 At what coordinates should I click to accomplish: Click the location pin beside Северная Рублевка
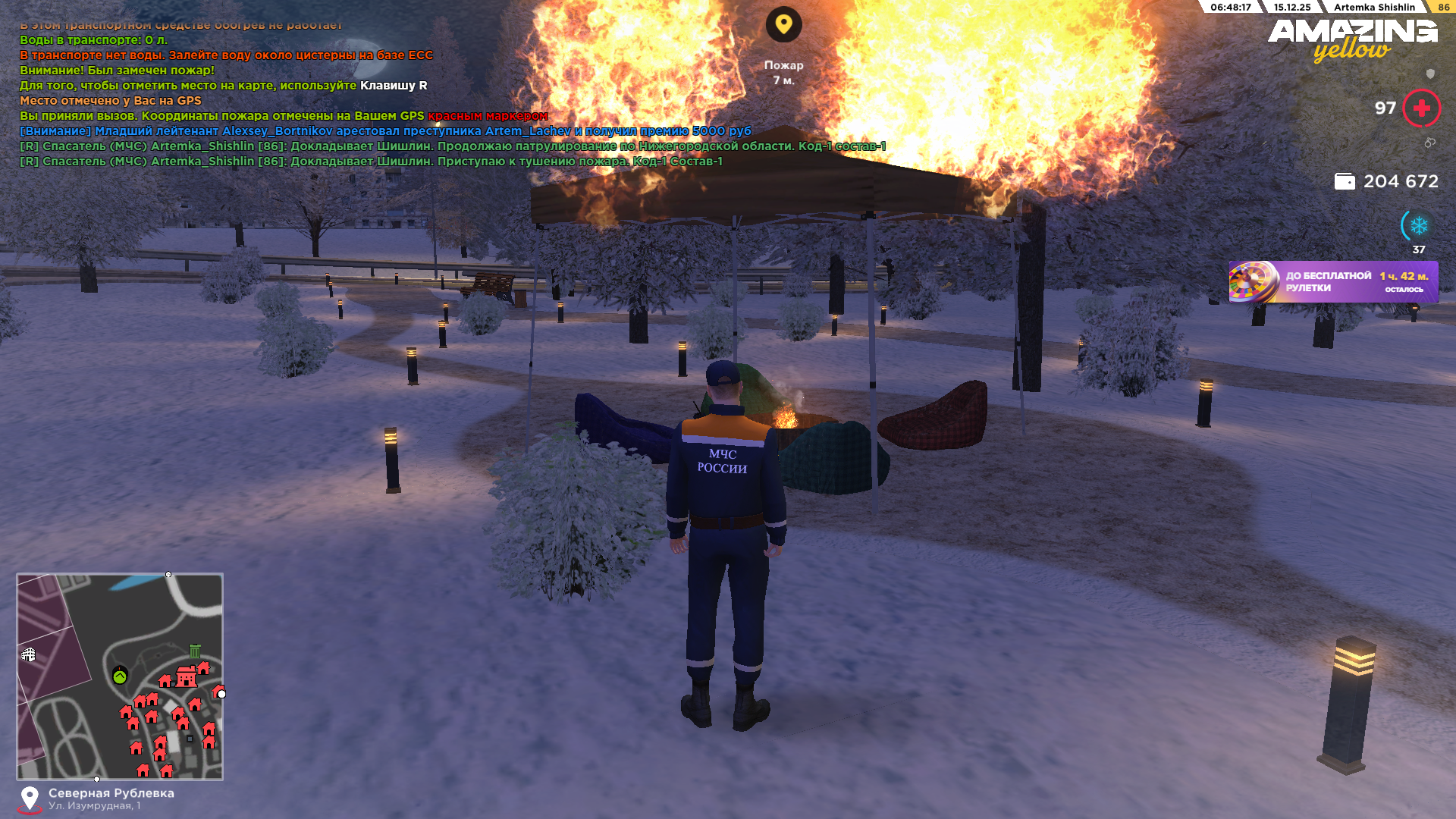pyautogui.click(x=30, y=799)
